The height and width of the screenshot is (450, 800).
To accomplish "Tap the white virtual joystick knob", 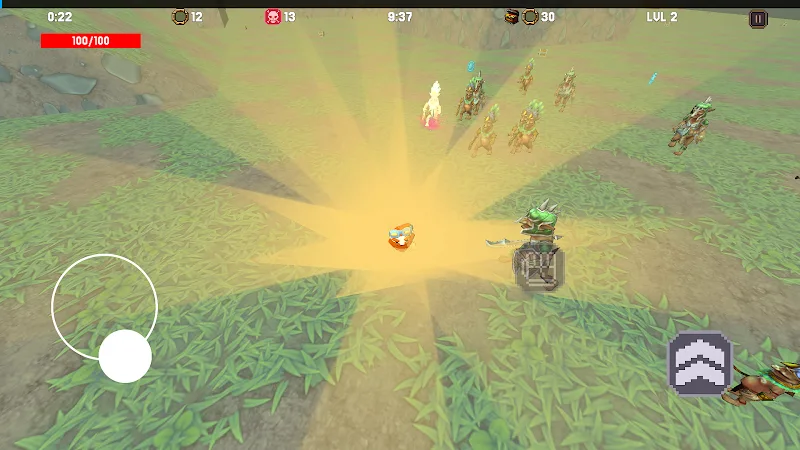I will 125,356.
